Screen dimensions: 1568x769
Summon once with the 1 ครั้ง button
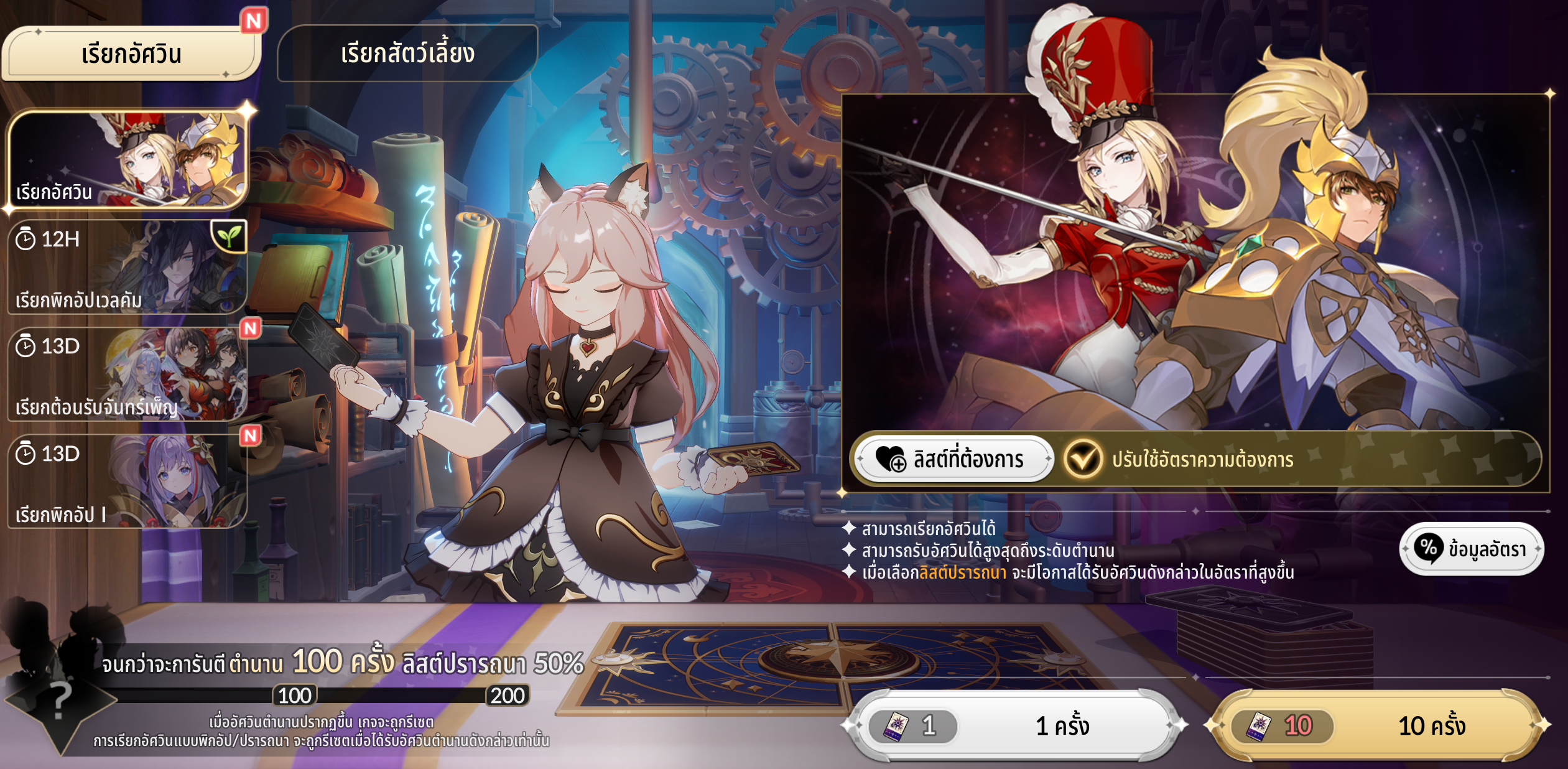click(1016, 725)
